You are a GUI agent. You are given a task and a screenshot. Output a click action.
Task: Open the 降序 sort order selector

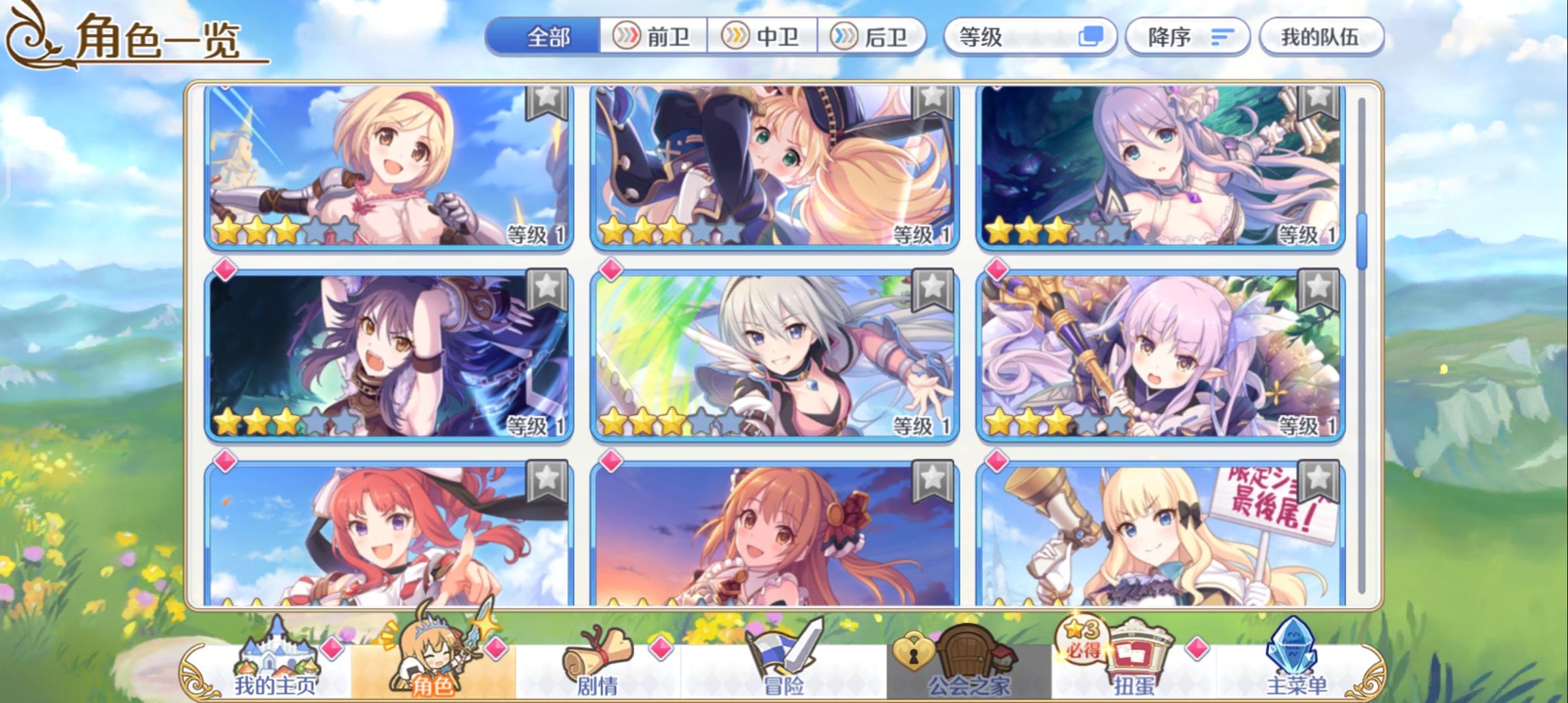[x=1186, y=37]
